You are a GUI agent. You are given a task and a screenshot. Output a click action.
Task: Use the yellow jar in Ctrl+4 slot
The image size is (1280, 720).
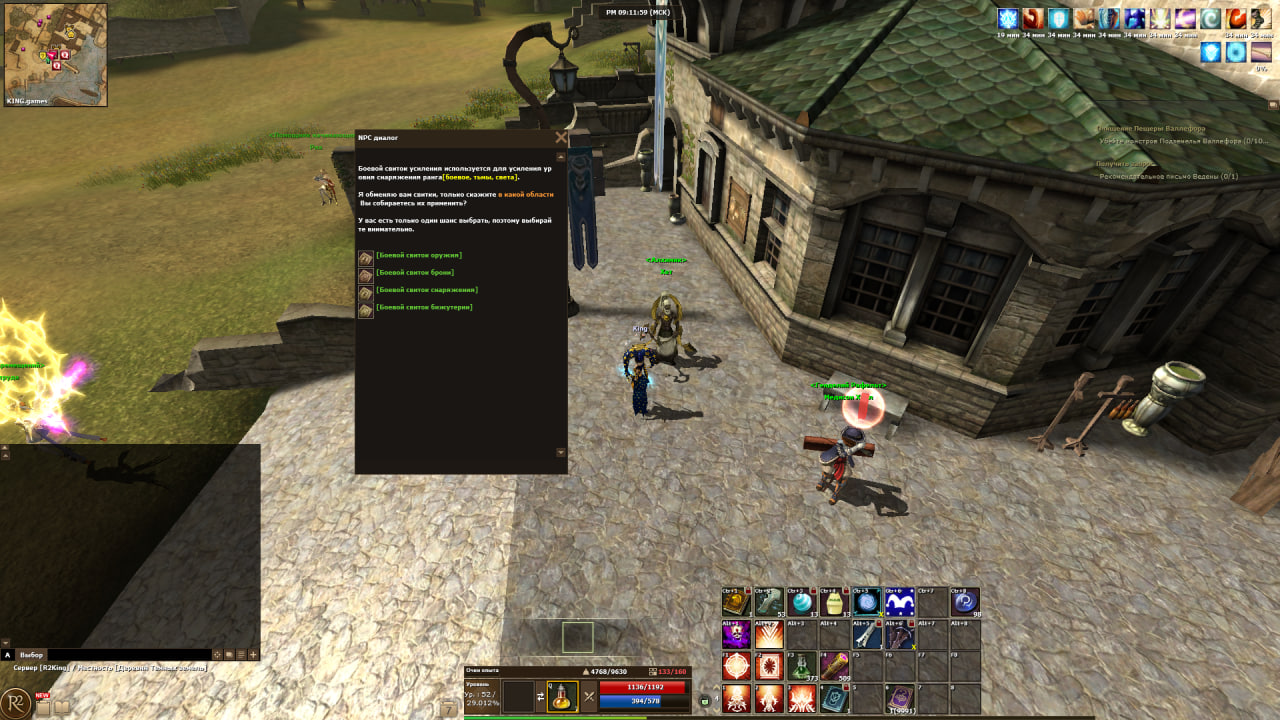point(834,602)
